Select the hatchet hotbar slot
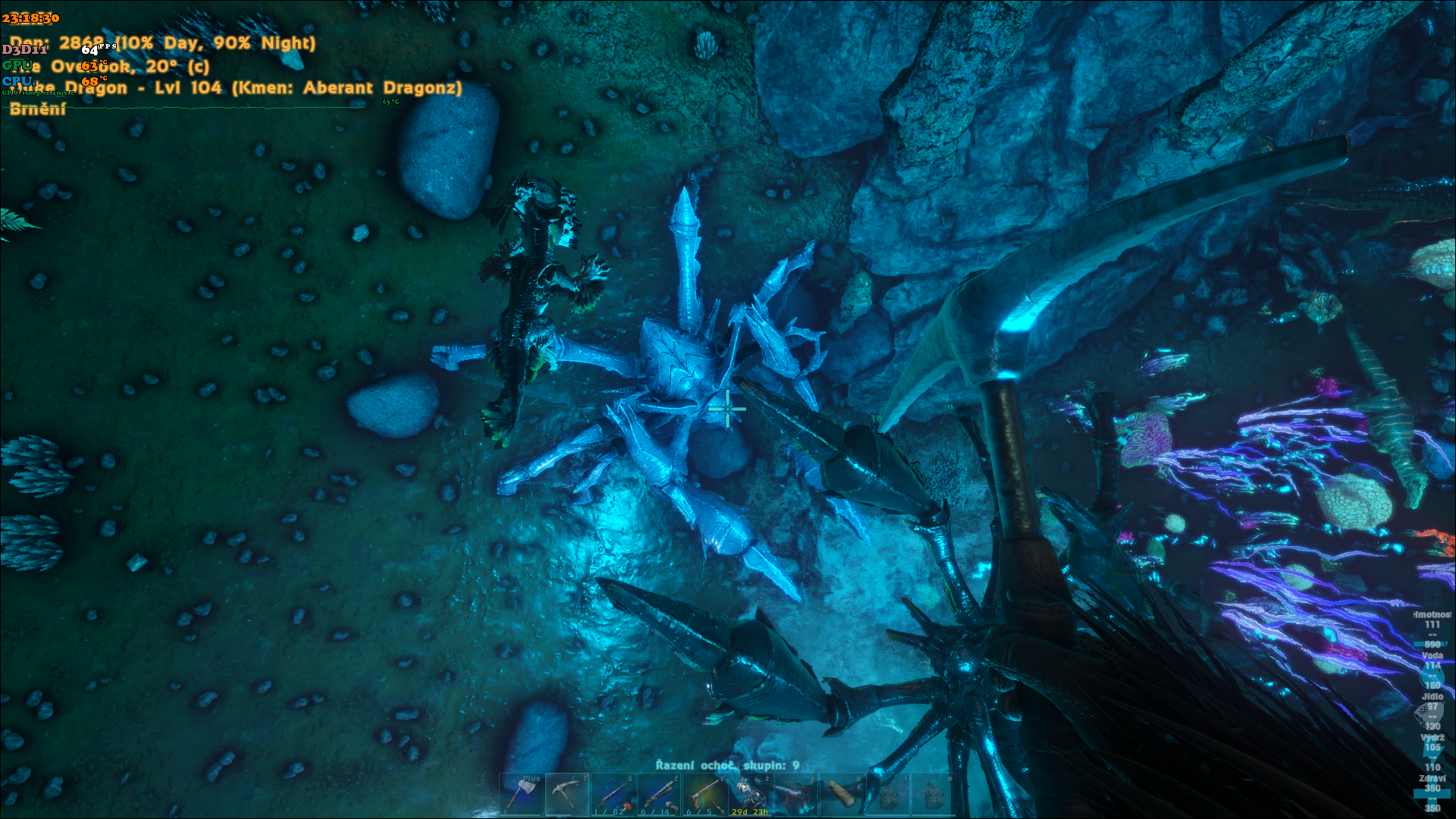This screenshot has height=819, width=1456. tap(521, 794)
